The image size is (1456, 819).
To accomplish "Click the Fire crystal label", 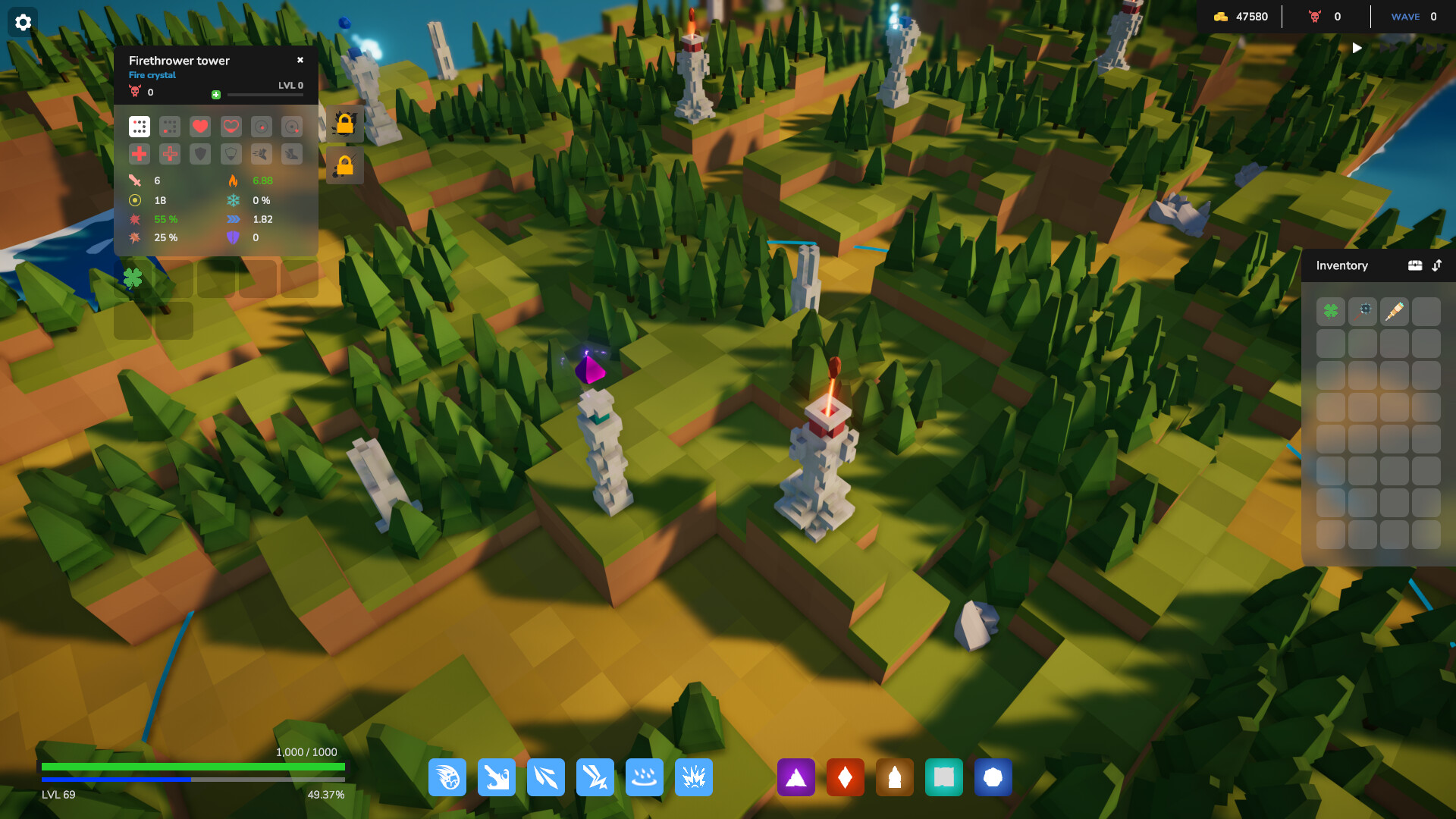I will coord(151,75).
